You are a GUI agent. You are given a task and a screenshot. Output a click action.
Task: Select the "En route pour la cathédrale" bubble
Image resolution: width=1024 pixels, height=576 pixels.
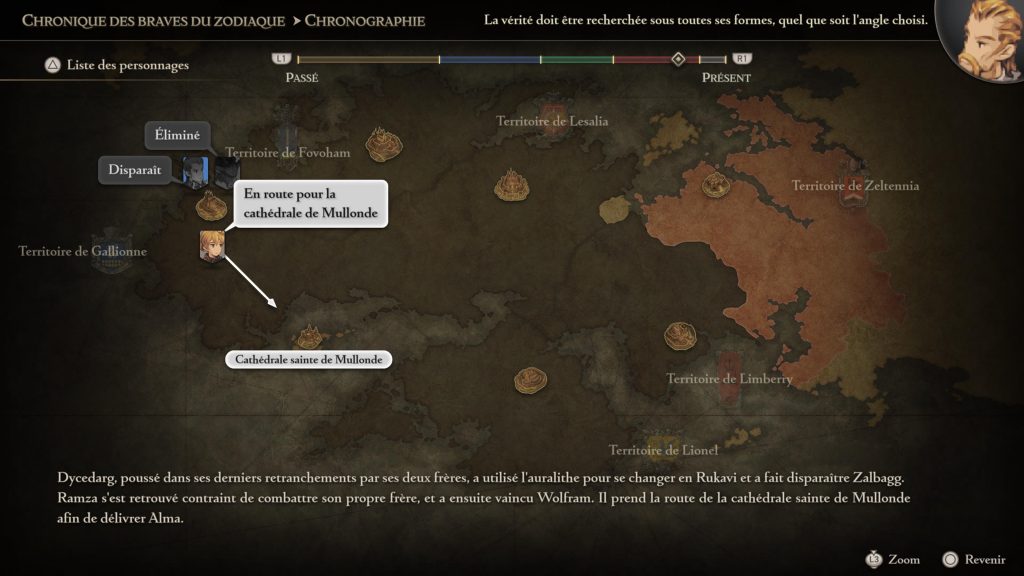(310, 204)
